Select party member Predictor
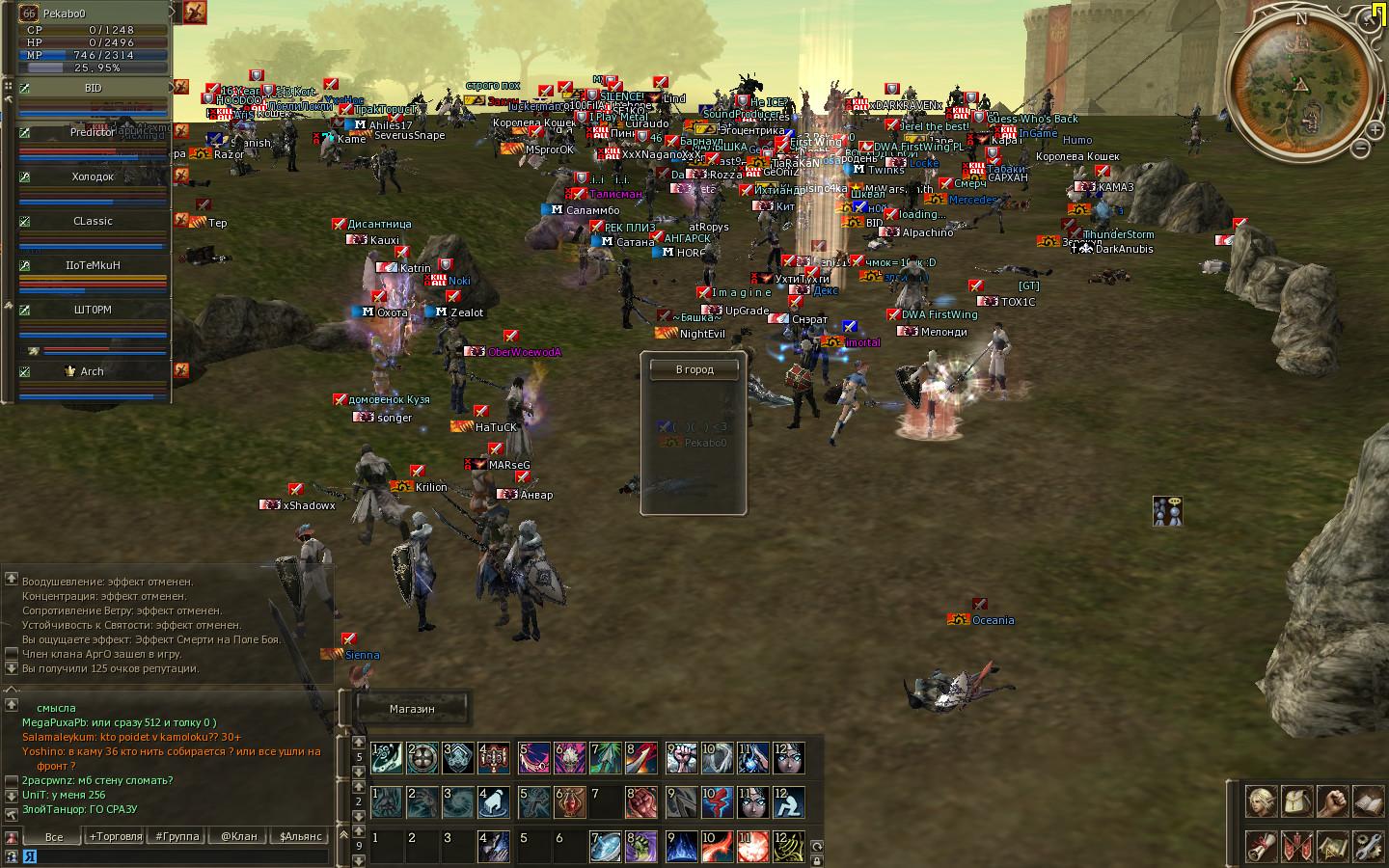The width and height of the screenshot is (1389, 868). click(93, 133)
